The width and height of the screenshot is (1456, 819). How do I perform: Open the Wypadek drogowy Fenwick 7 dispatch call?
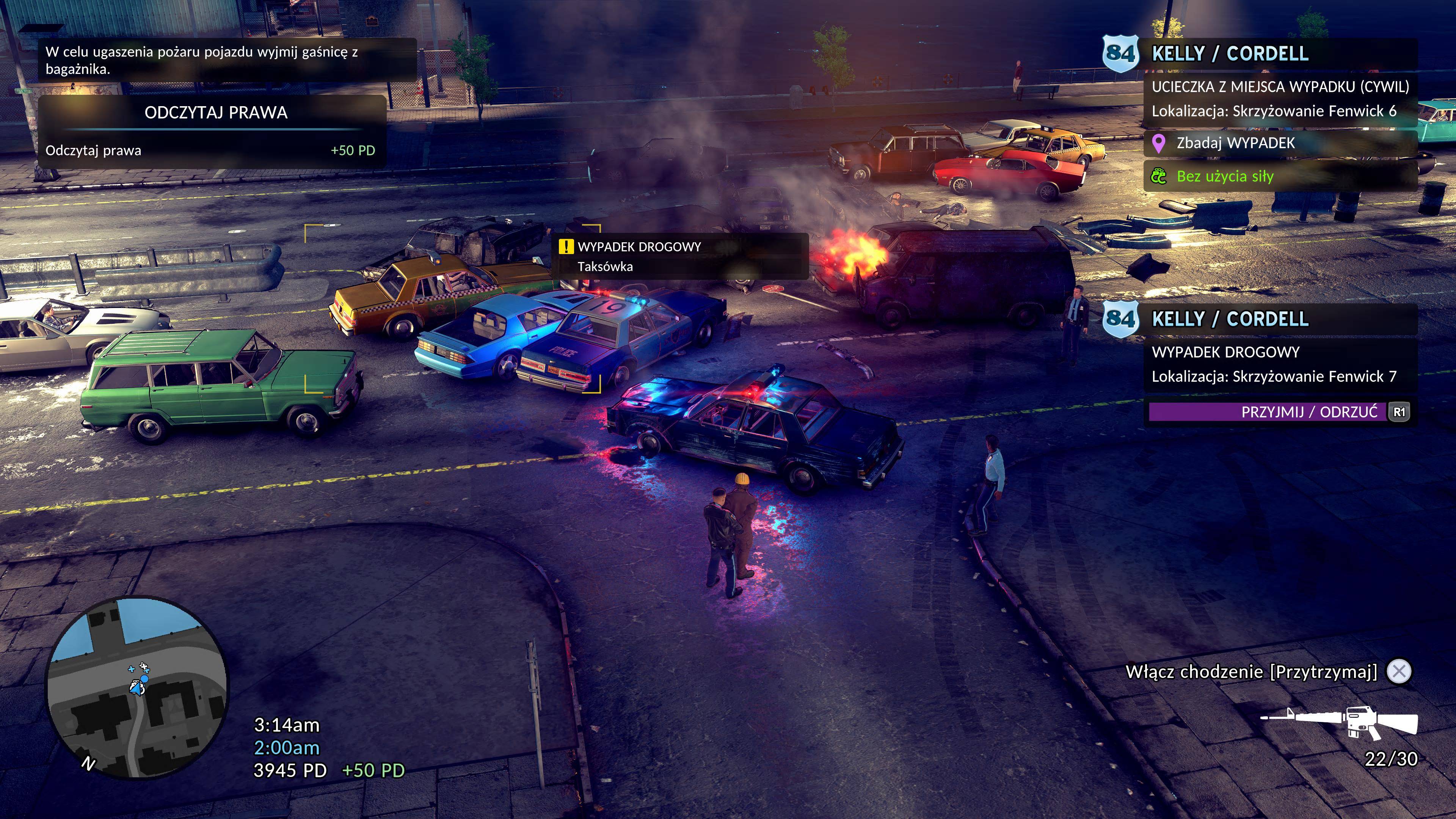1280,364
